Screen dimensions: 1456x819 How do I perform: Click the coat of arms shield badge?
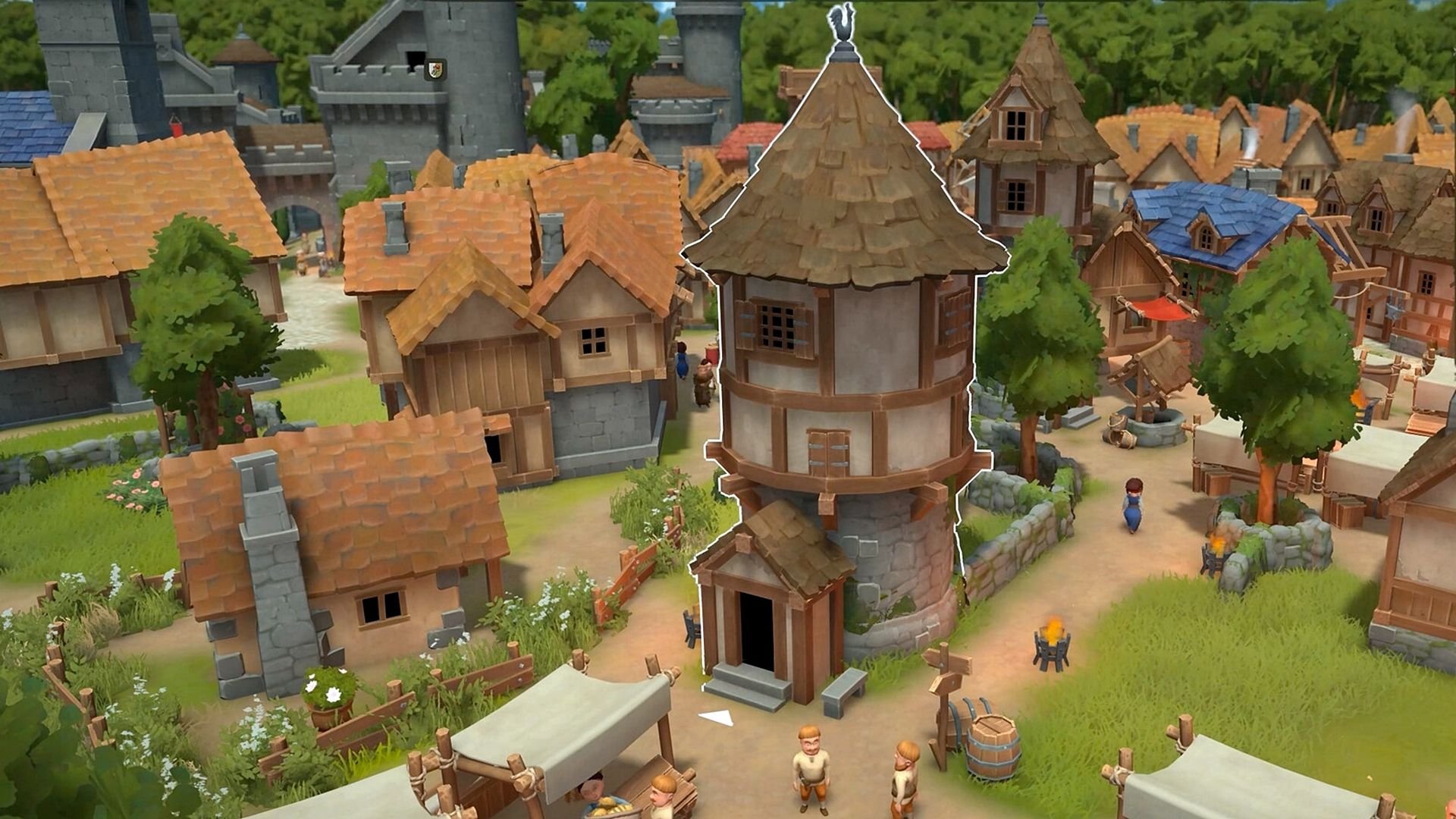pos(435,70)
